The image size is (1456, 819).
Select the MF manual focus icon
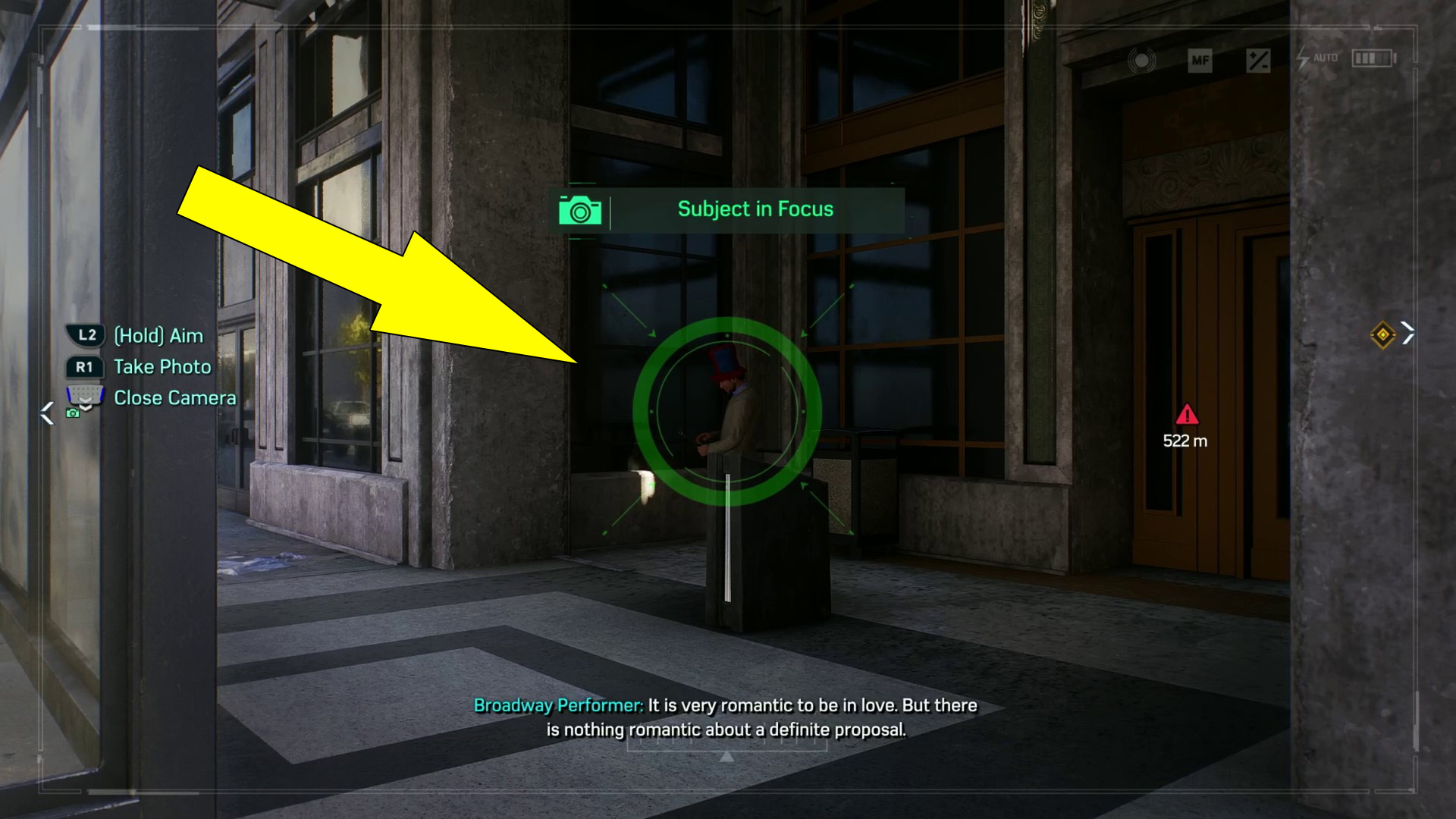click(x=1200, y=61)
